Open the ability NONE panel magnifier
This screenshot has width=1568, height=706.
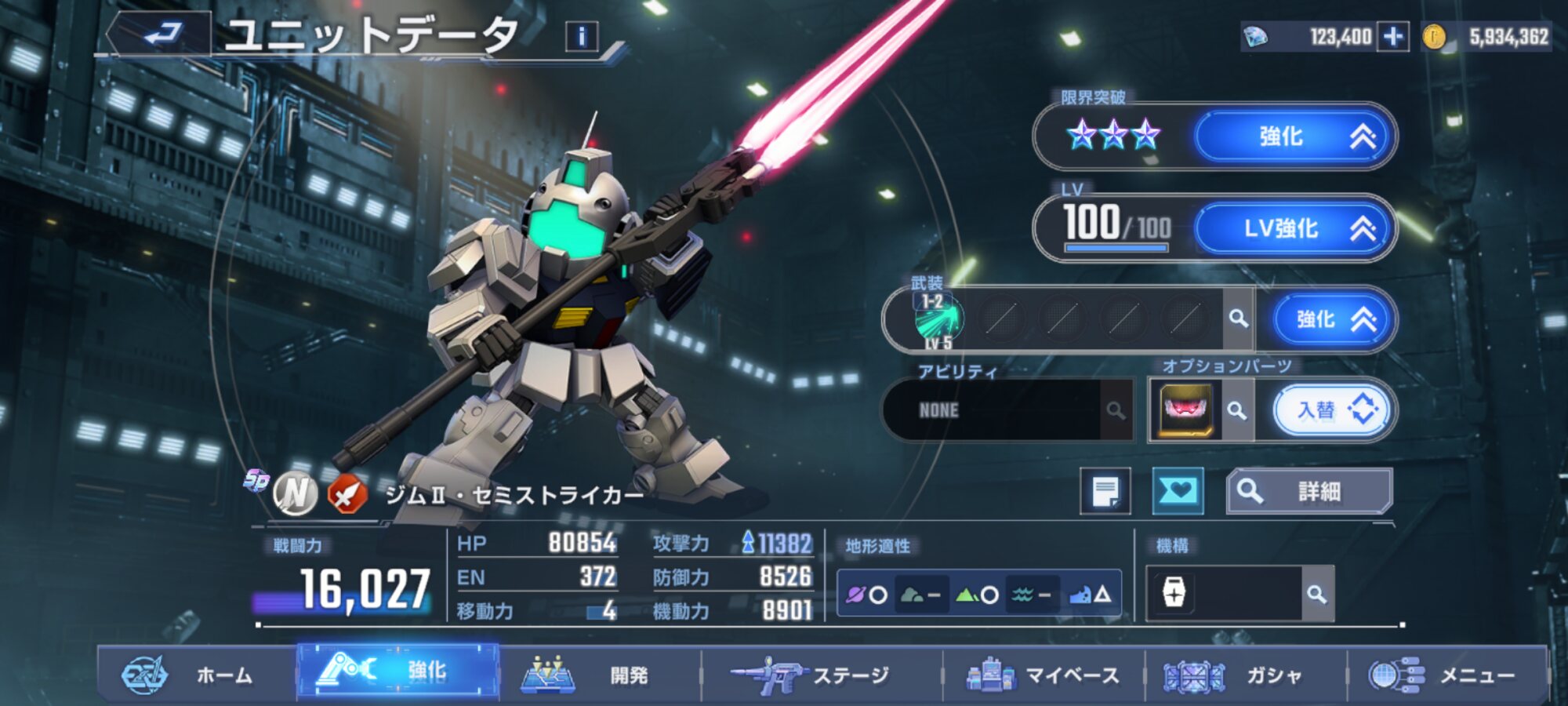[1116, 410]
